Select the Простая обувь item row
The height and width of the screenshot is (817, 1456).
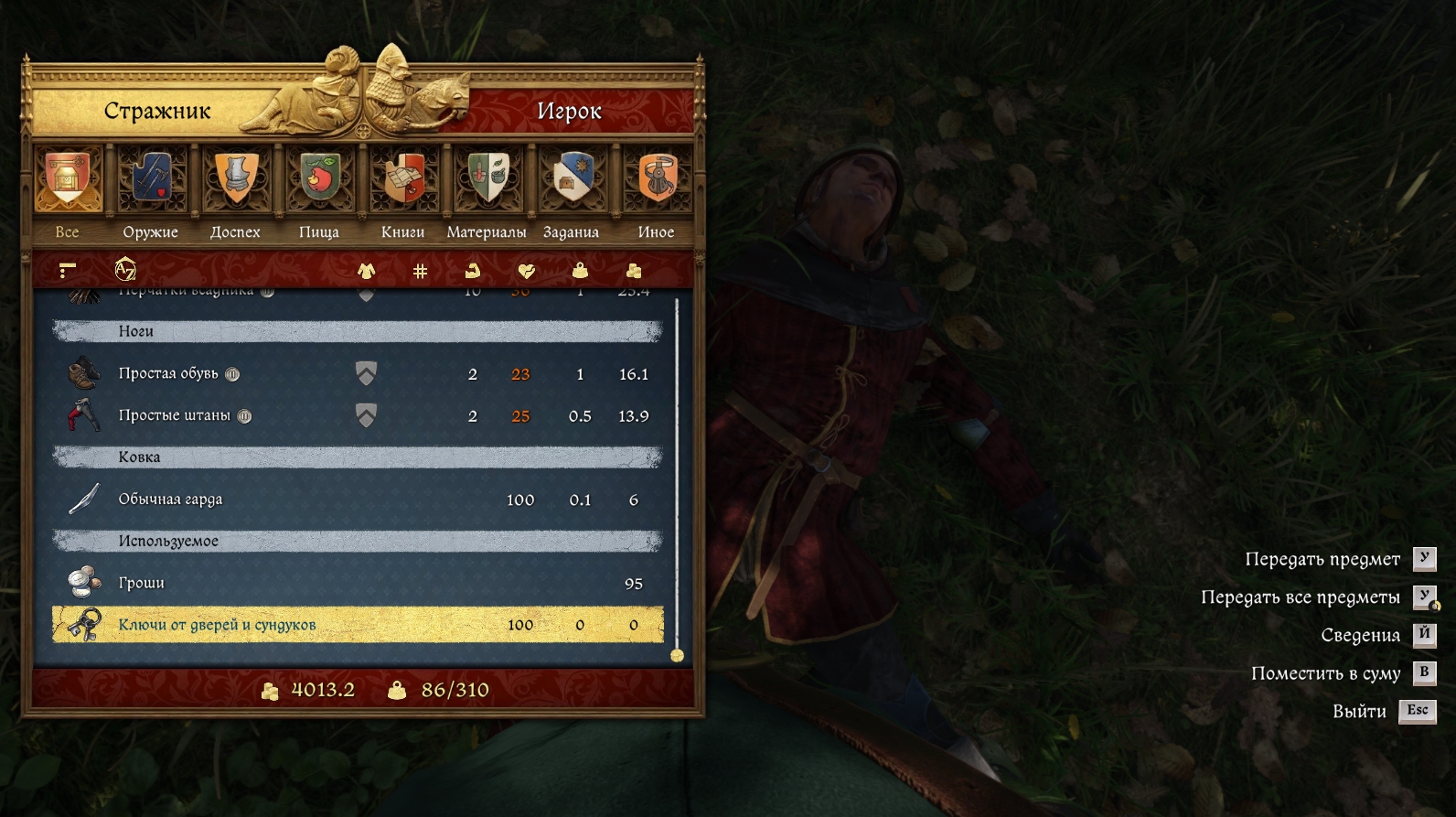pos(357,373)
